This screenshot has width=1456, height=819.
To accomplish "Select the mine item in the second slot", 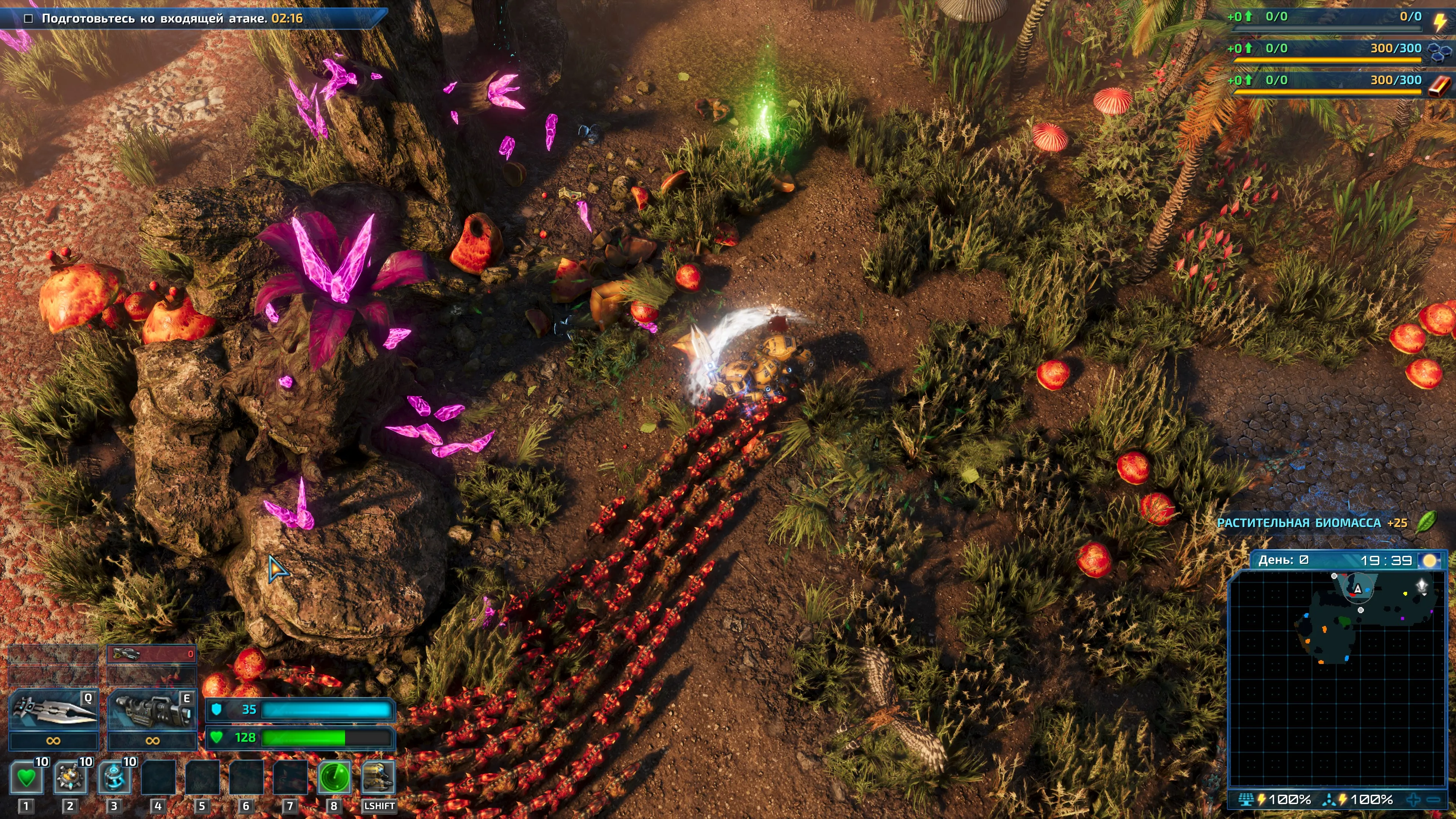I will (70, 778).
